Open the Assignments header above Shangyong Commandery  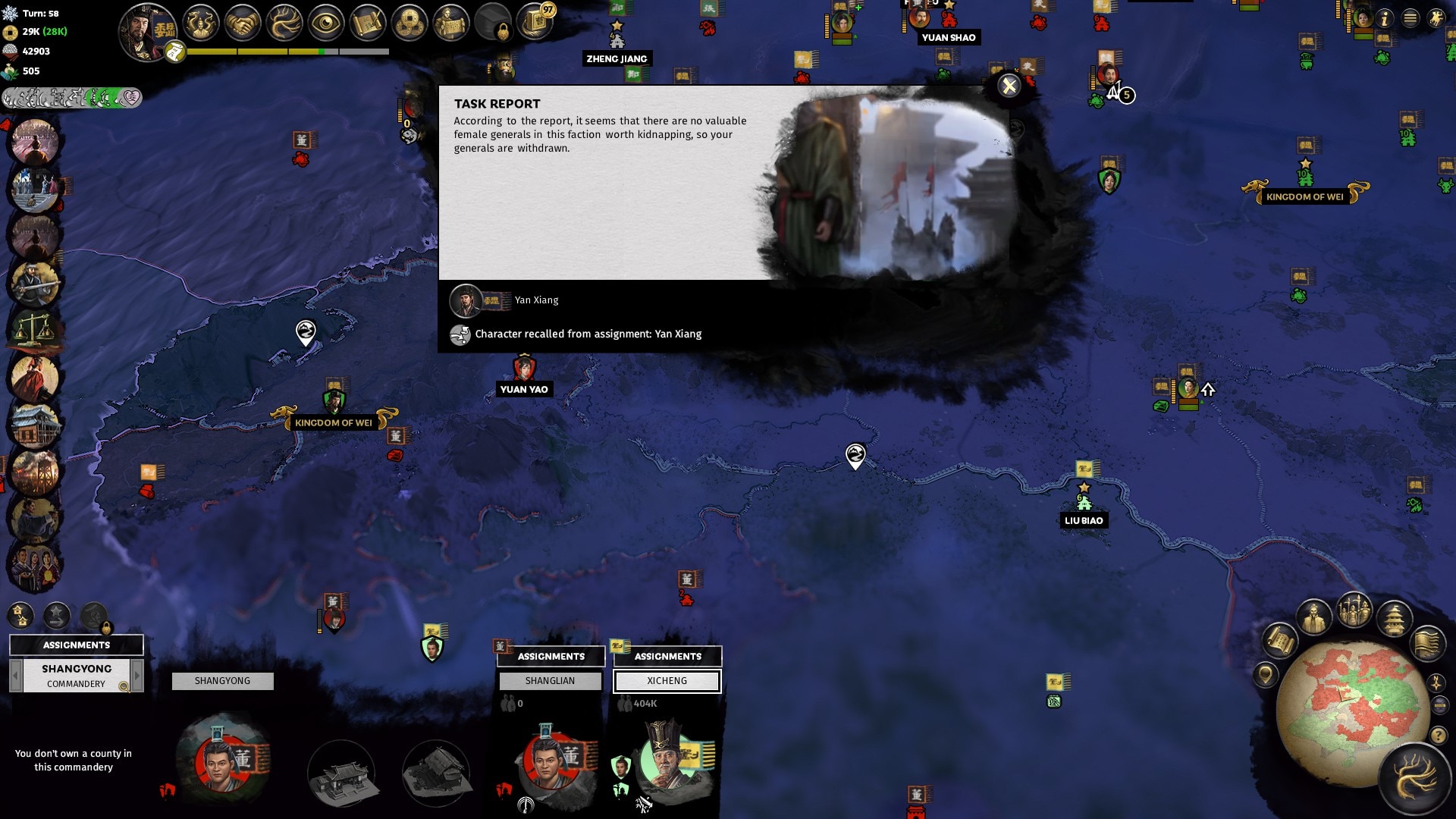pos(76,645)
